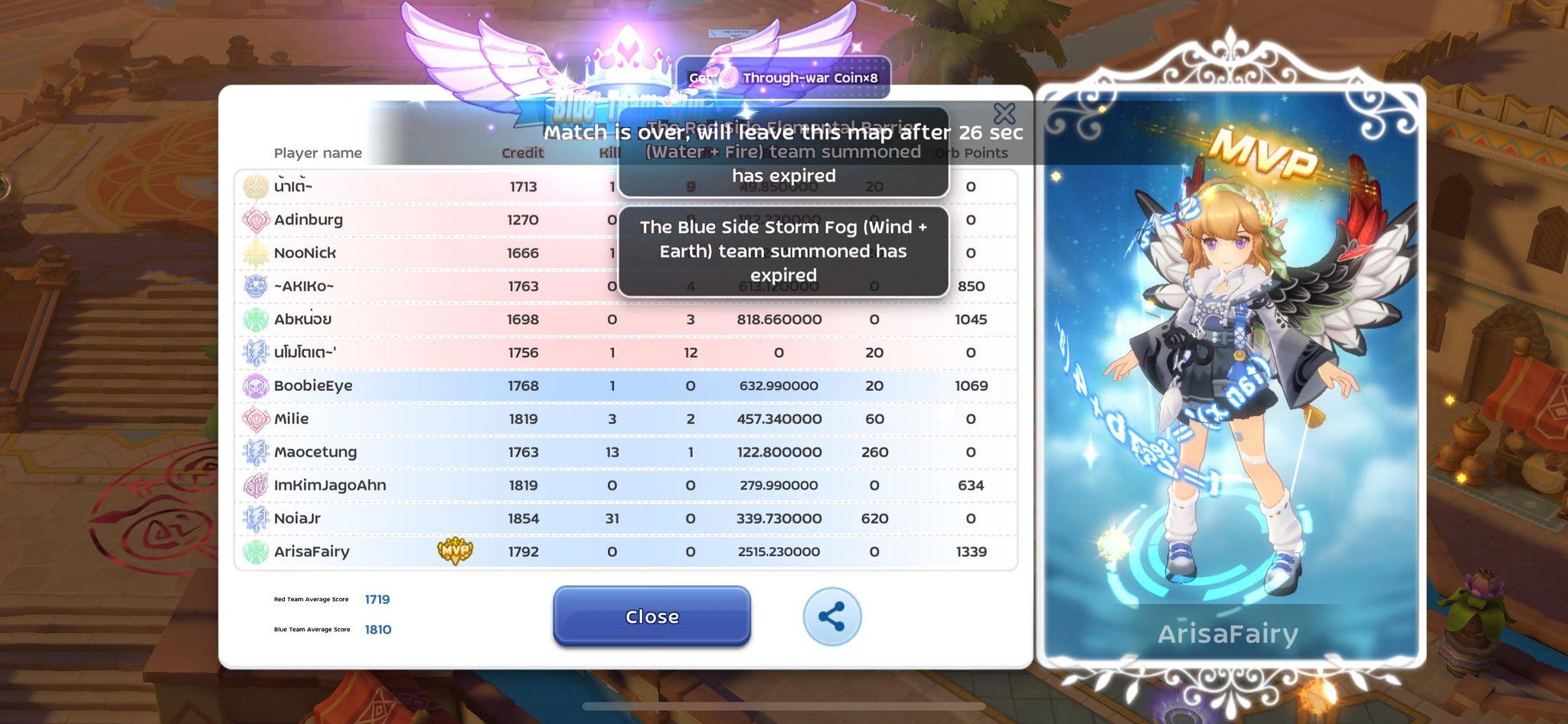The image size is (1568, 724).
Task: Select BoobieEye's purple skull class icon
Action: tap(253, 385)
